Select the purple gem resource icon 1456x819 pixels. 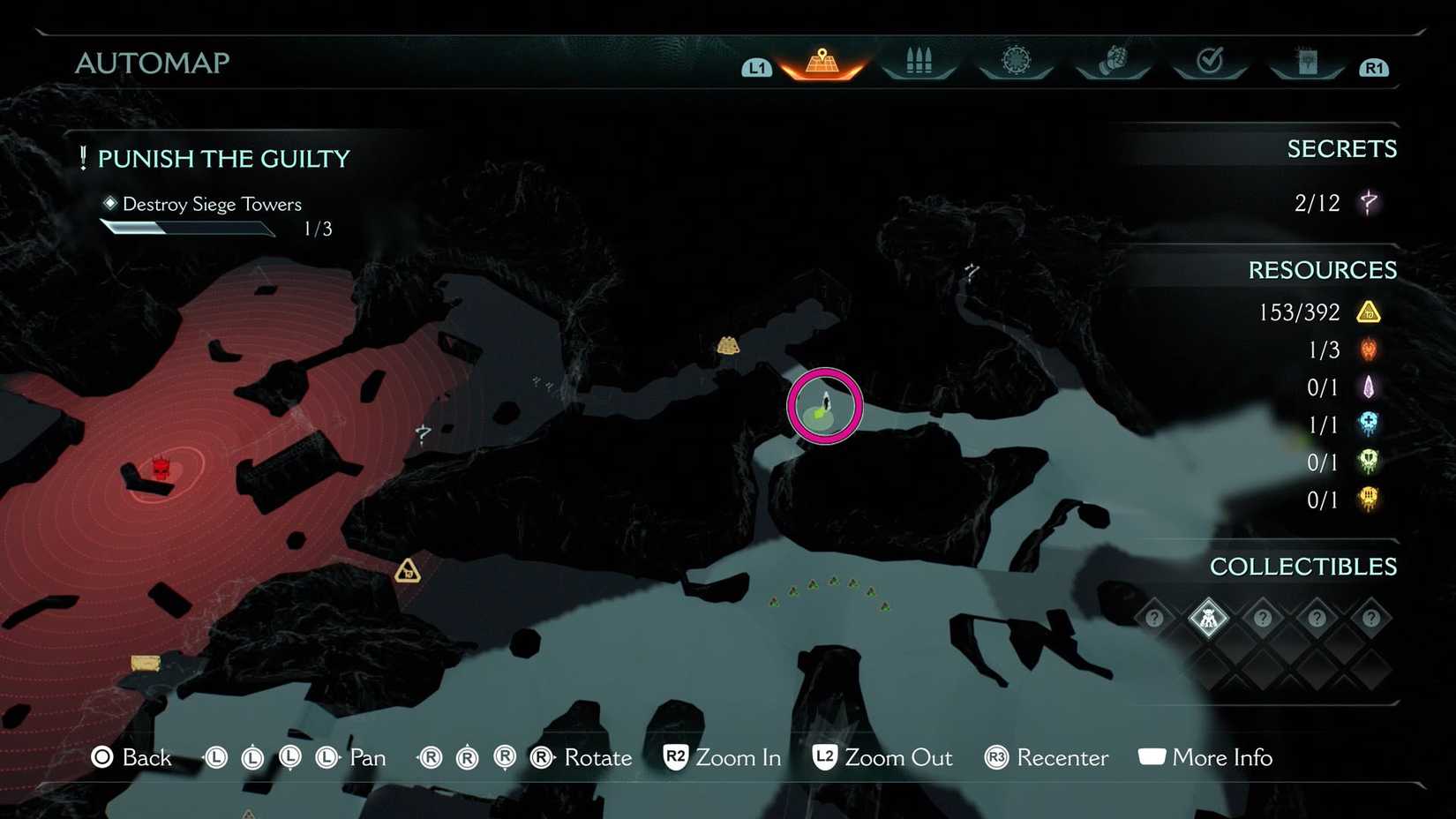(1369, 387)
